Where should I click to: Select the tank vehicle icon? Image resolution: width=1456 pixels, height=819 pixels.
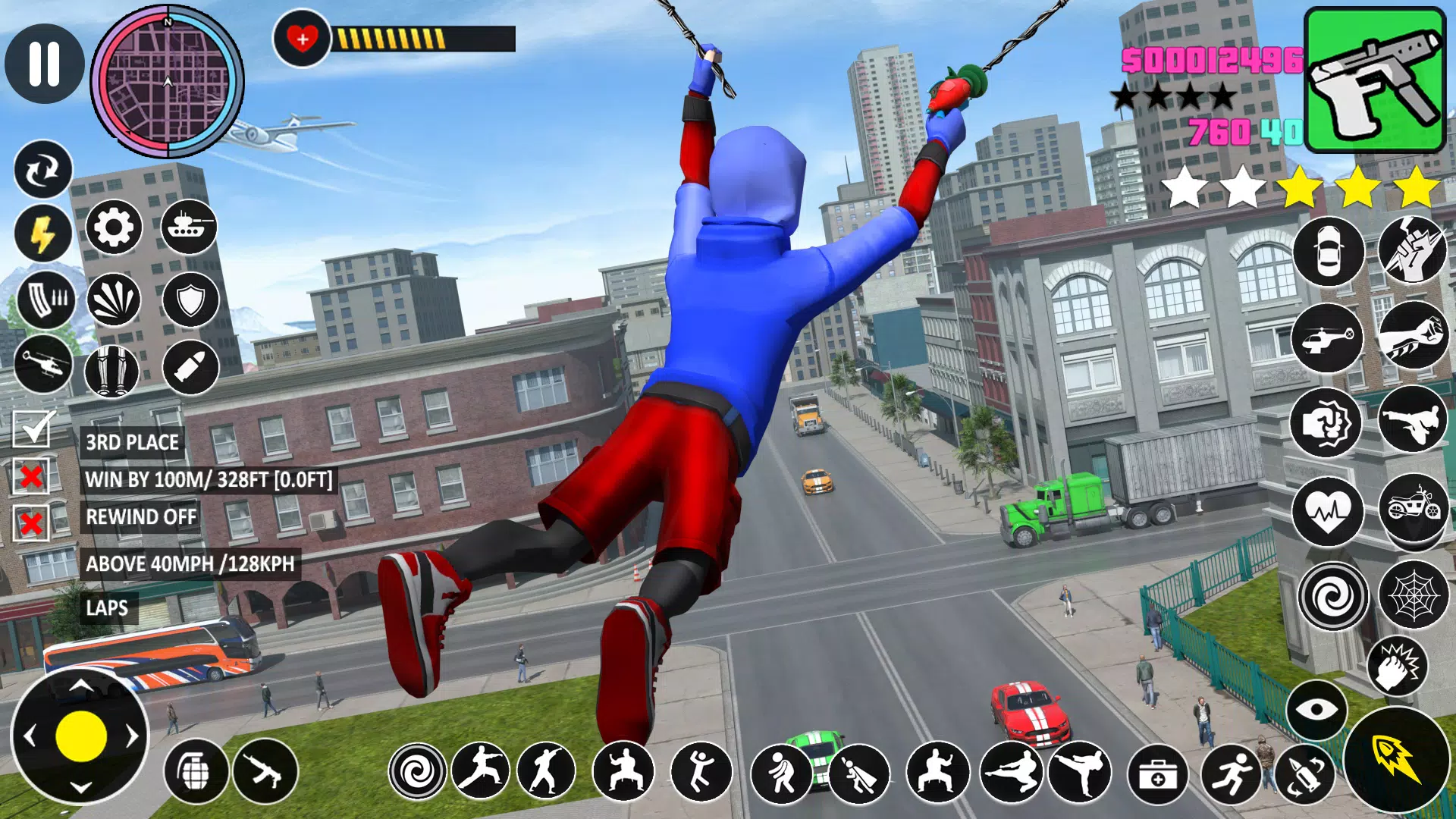pos(189,227)
